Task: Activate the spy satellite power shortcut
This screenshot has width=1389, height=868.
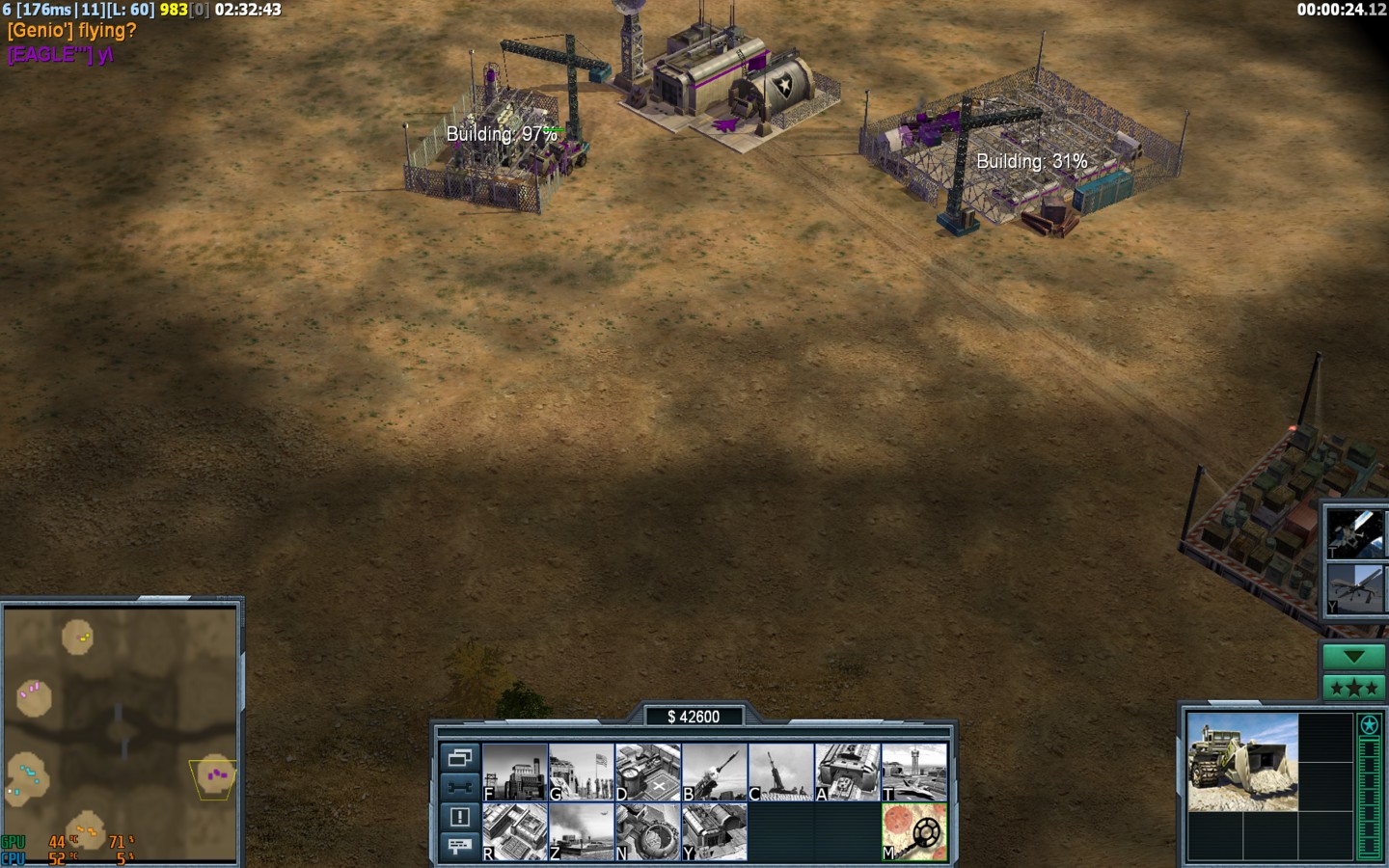Action: point(1353,533)
